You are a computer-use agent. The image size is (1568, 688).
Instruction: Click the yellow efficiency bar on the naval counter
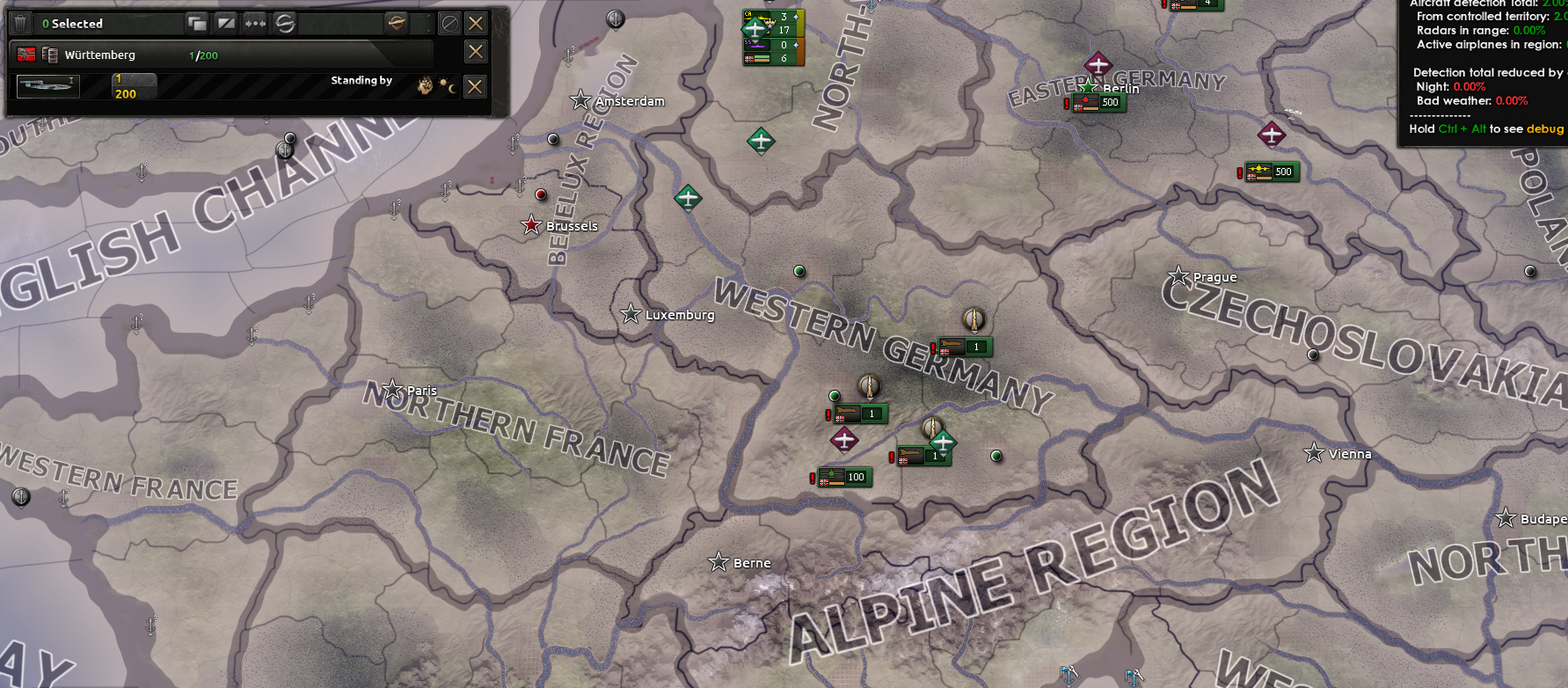pos(800,23)
